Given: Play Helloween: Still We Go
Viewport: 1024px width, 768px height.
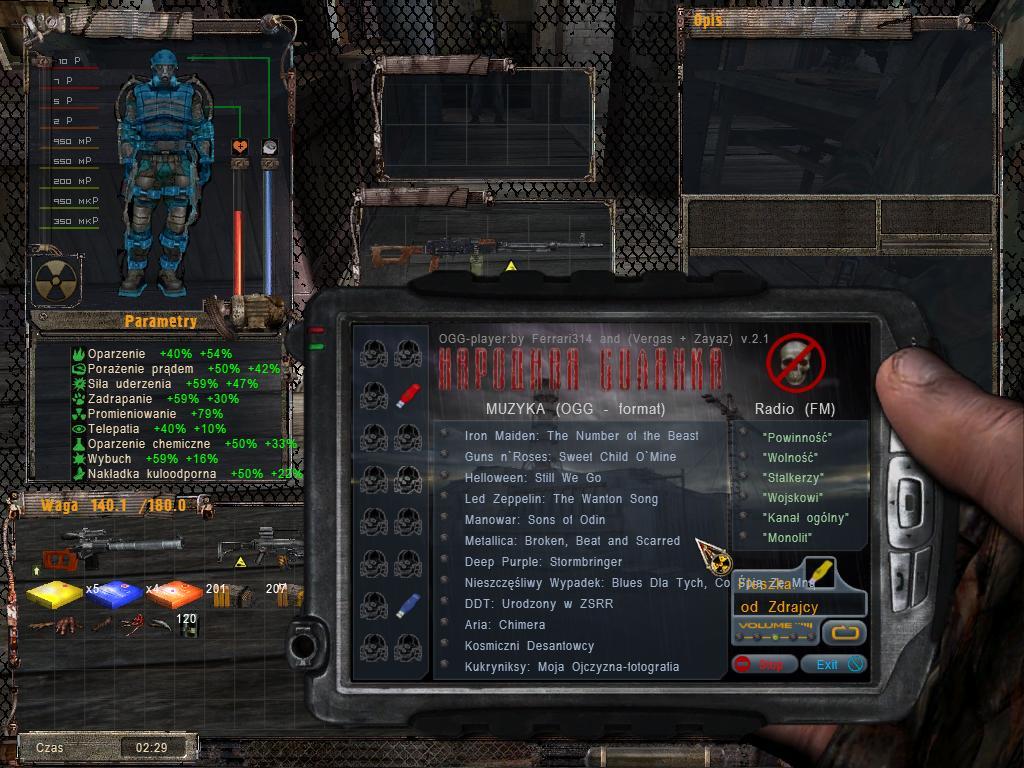Looking at the screenshot, I should [533, 478].
